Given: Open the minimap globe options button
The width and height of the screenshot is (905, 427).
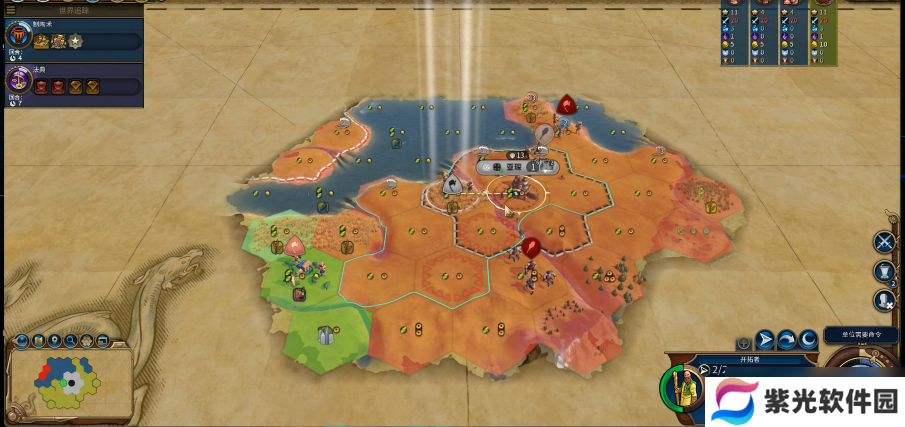Looking at the screenshot, I should 22,343.
